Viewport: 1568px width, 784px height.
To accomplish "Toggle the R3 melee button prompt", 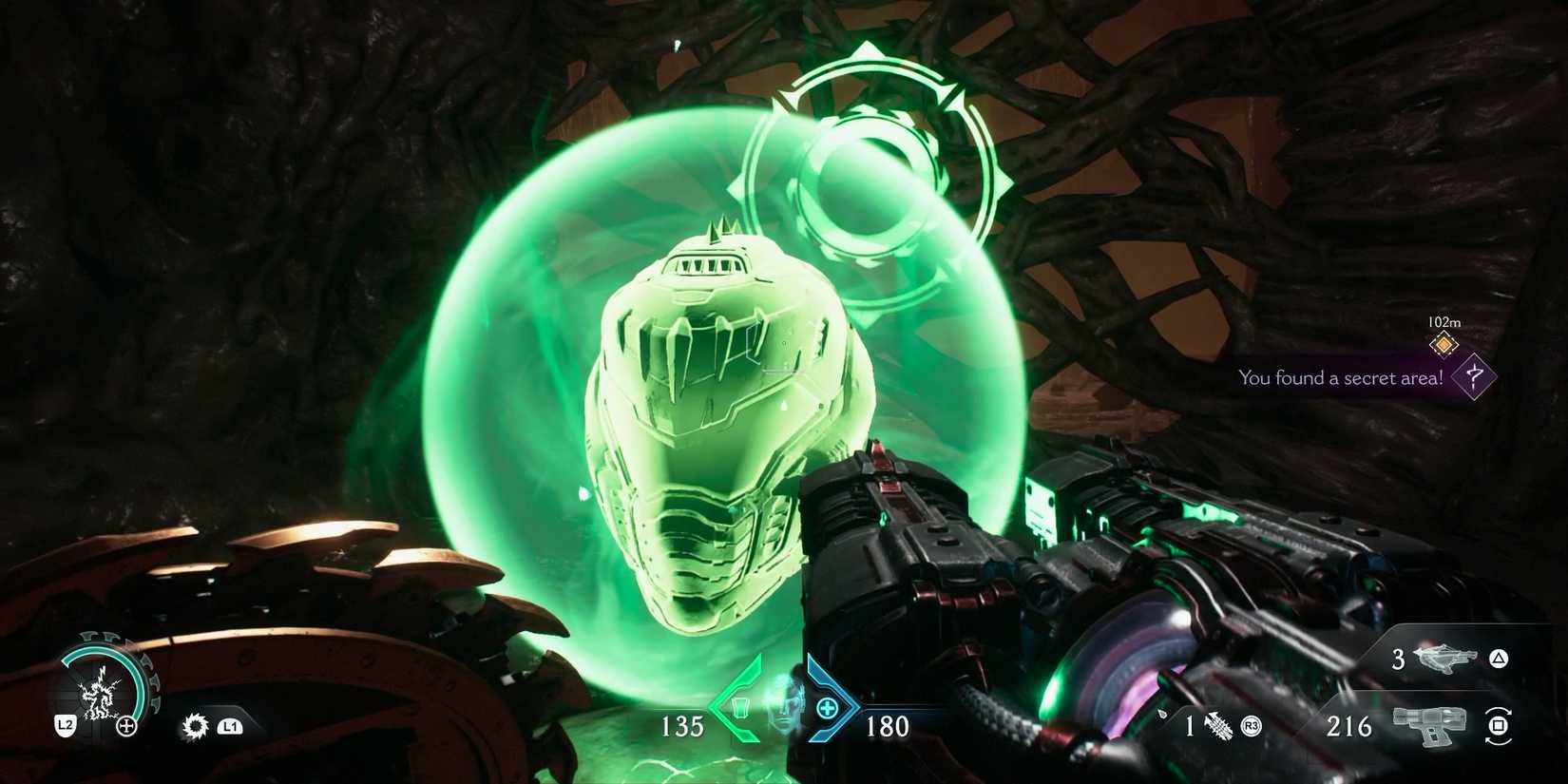I will coord(1250,726).
